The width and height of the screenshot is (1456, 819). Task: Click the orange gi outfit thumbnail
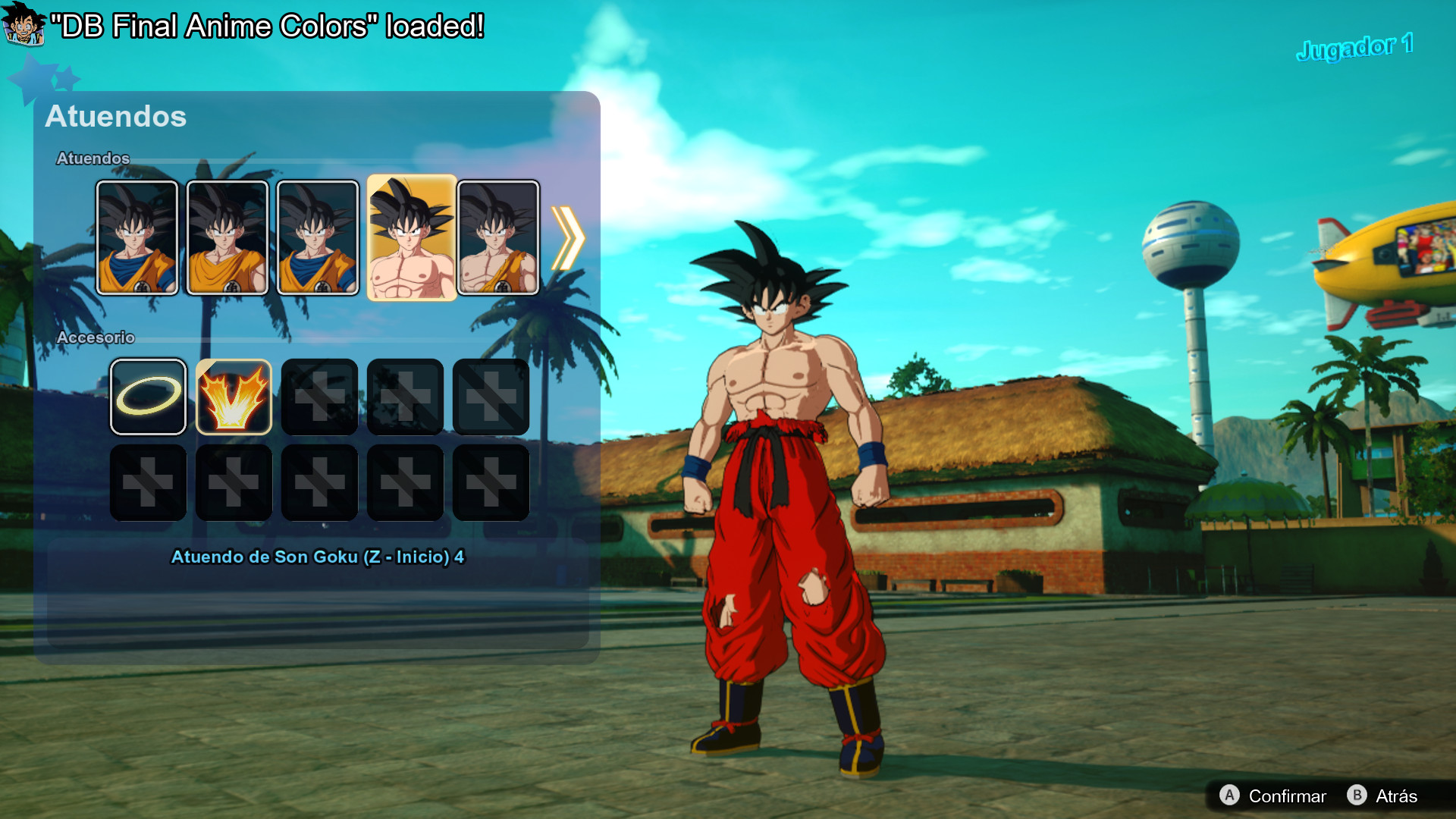(x=224, y=237)
